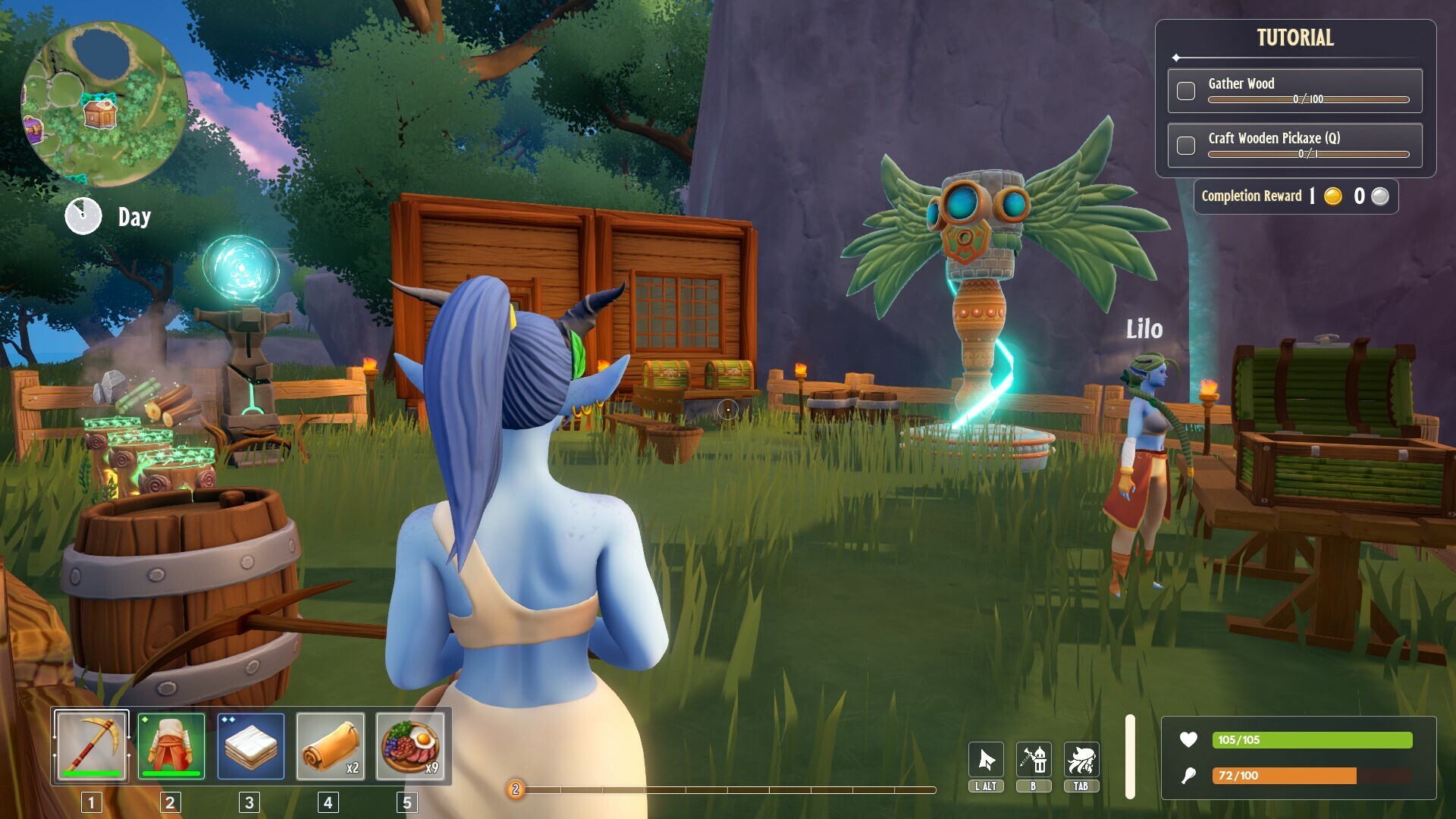Select the orange outfit in hotbar slot 2
The image size is (1456, 819).
click(x=170, y=748)
